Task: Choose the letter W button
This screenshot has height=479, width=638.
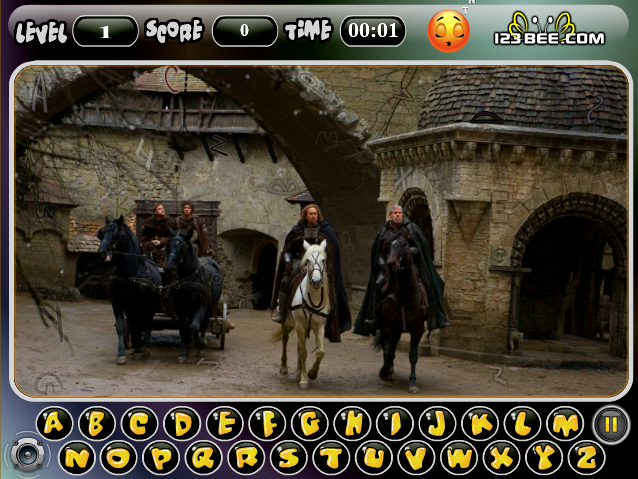Action: tap(459, 458)
